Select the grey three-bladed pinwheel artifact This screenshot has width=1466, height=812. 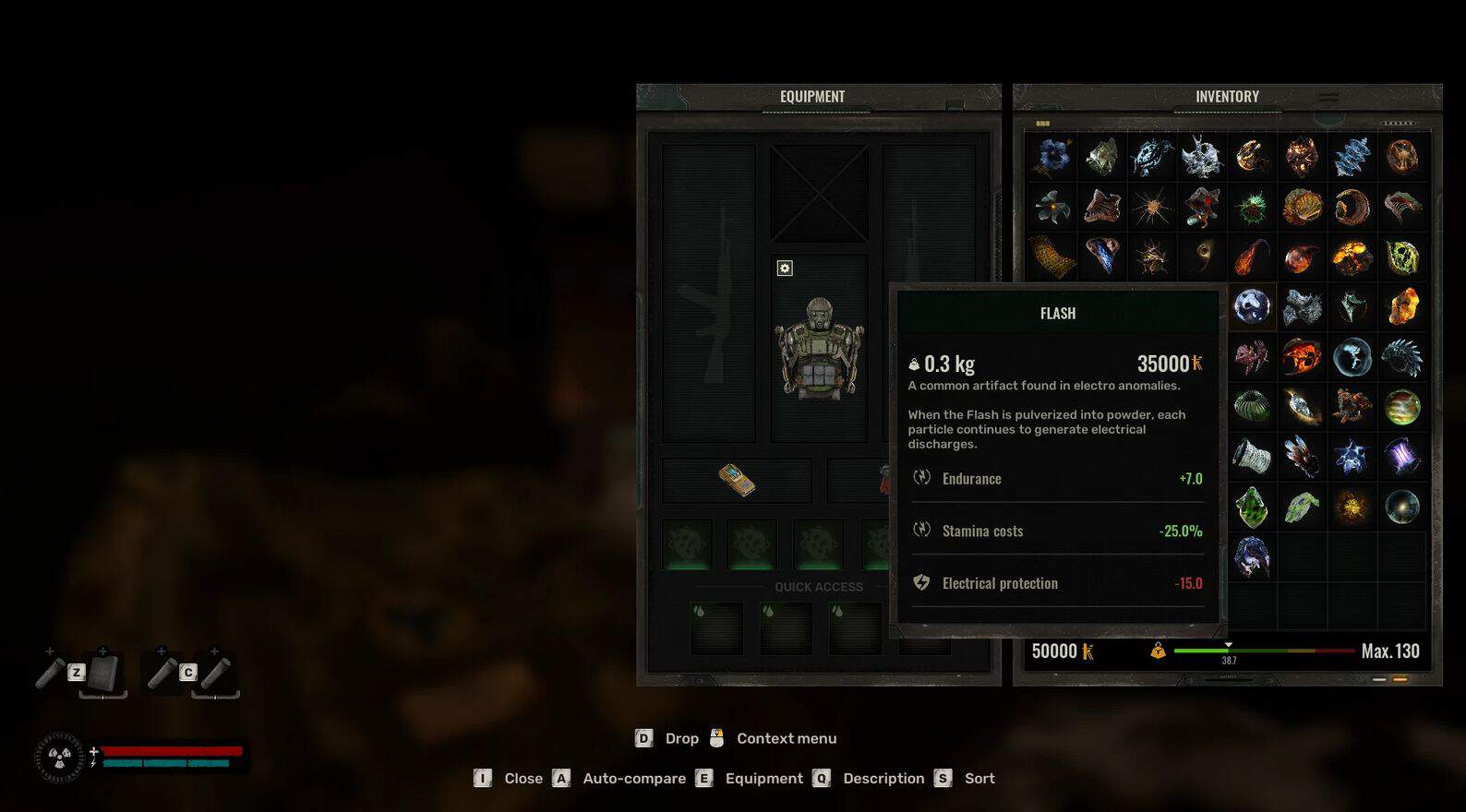[x=1051, y=208]
